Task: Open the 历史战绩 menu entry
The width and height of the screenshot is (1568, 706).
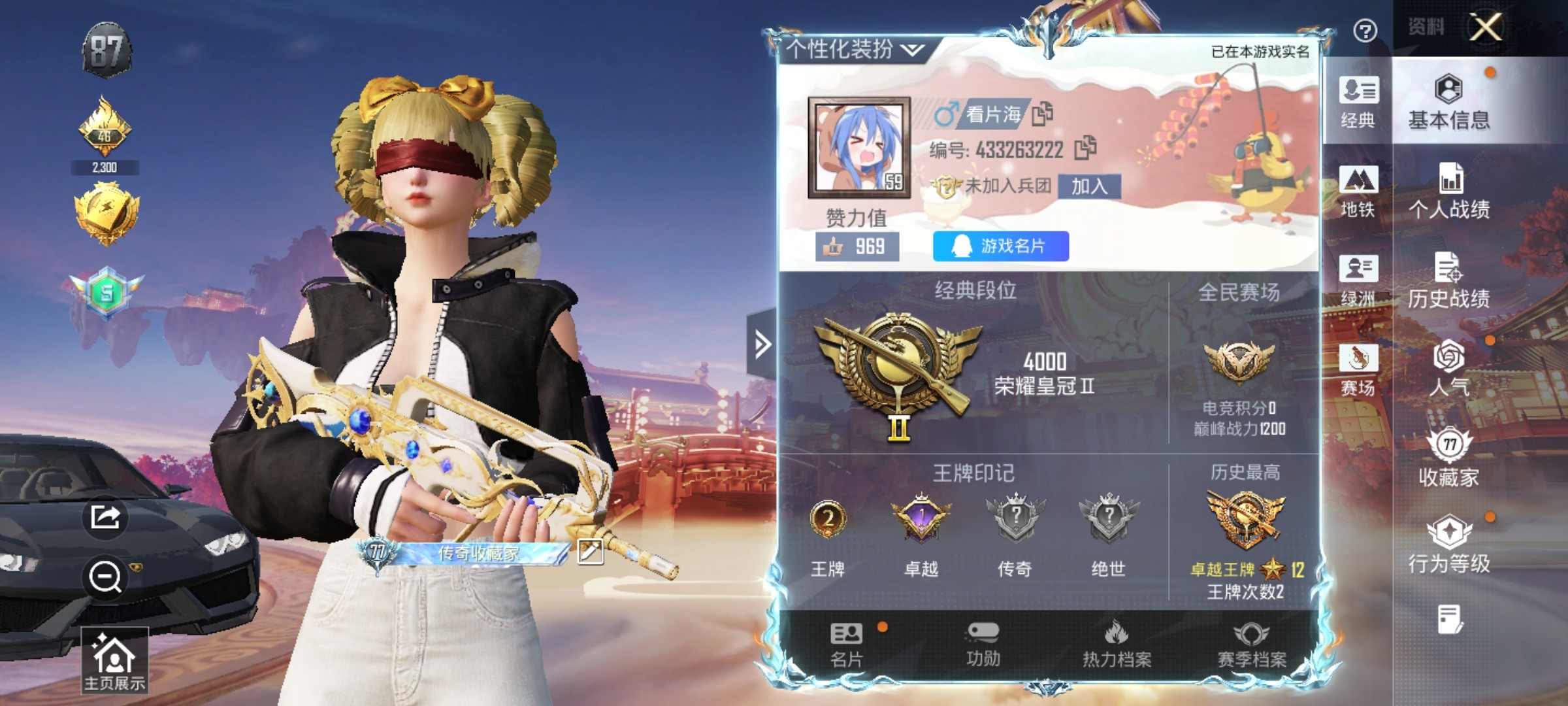Action: [x=1448, y=280]
